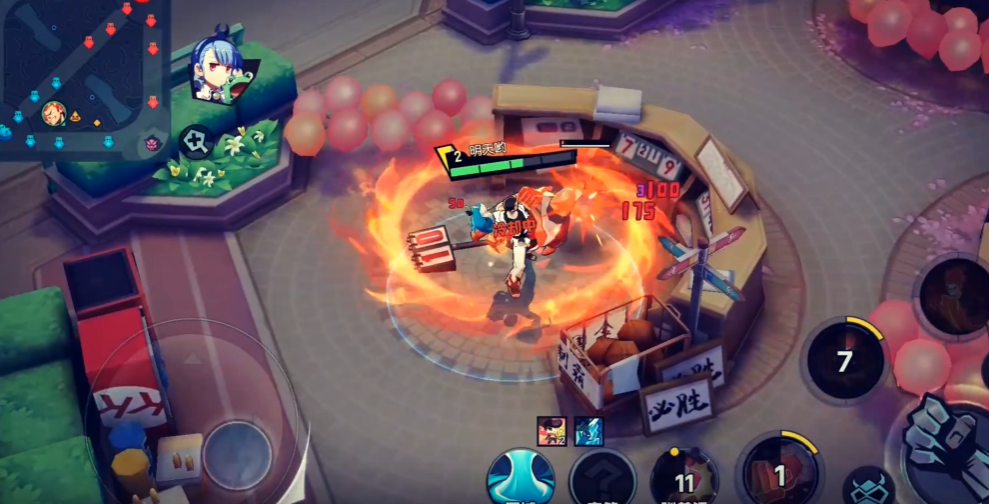Screen dimensions: 989x504
Task: Select the blue-haired girl portrait with frog
Action: (x=215, y=69)
